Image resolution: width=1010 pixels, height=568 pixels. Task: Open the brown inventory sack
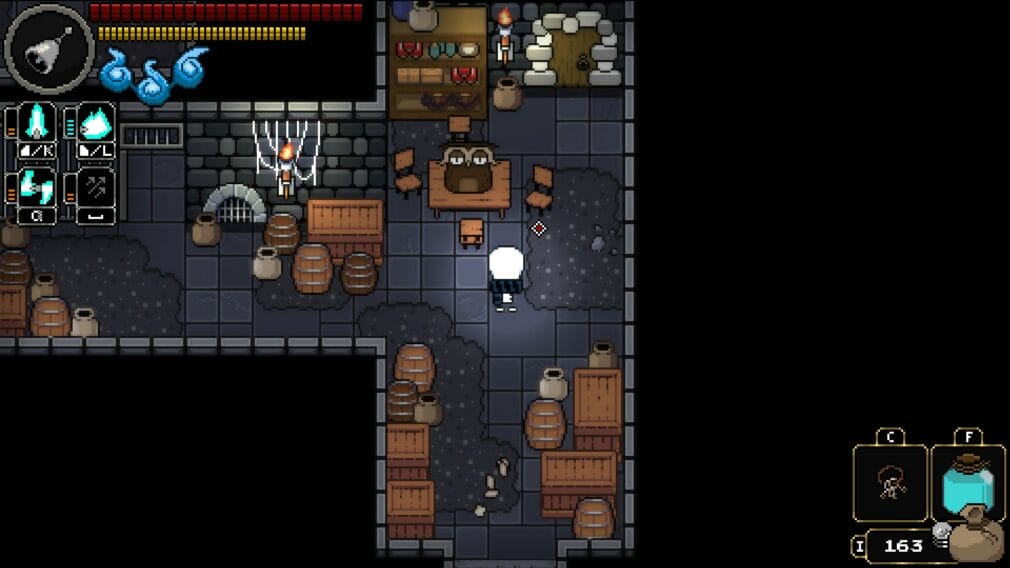coord(975,538)
